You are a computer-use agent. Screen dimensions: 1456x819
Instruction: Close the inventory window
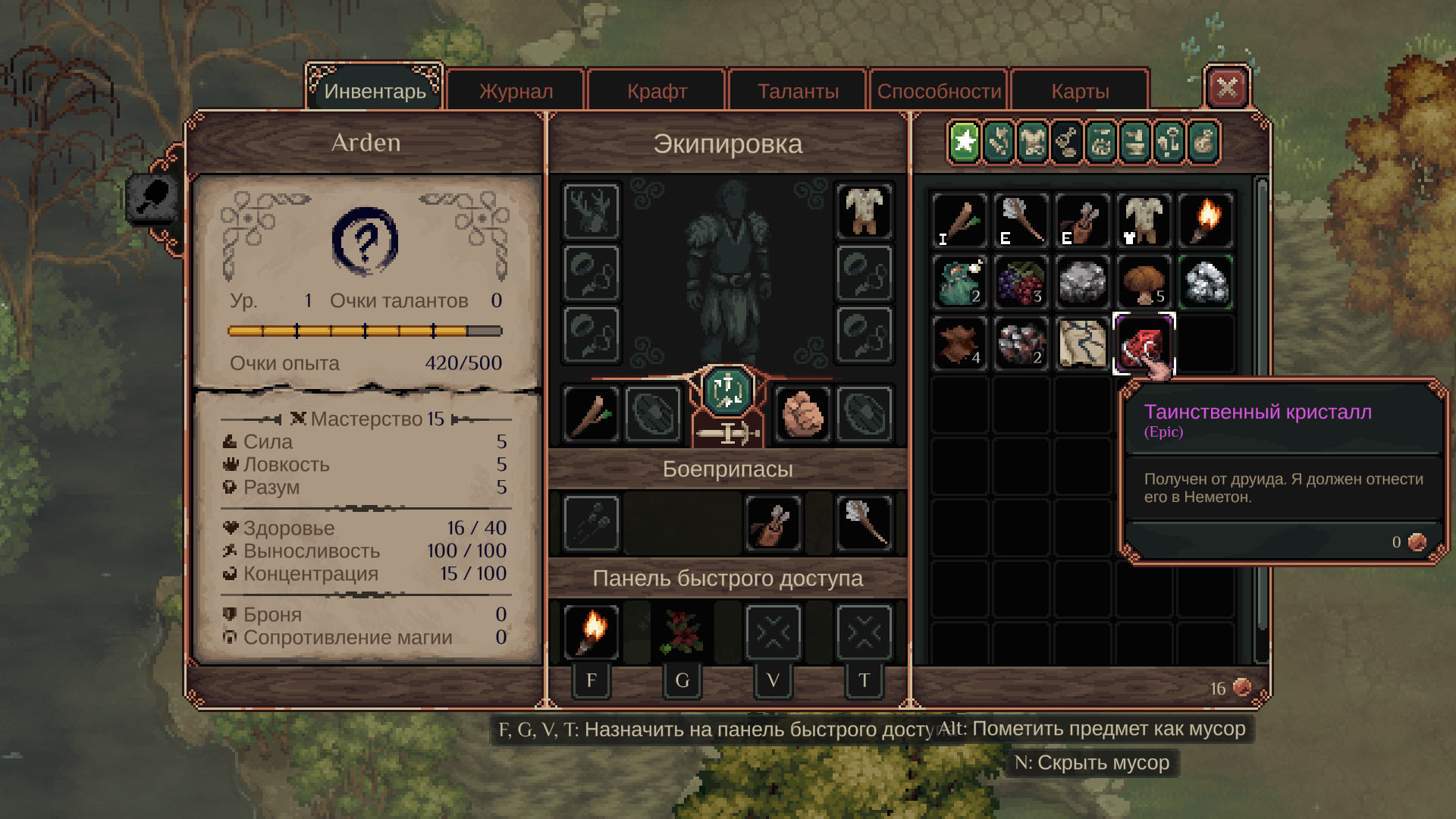1226,88
